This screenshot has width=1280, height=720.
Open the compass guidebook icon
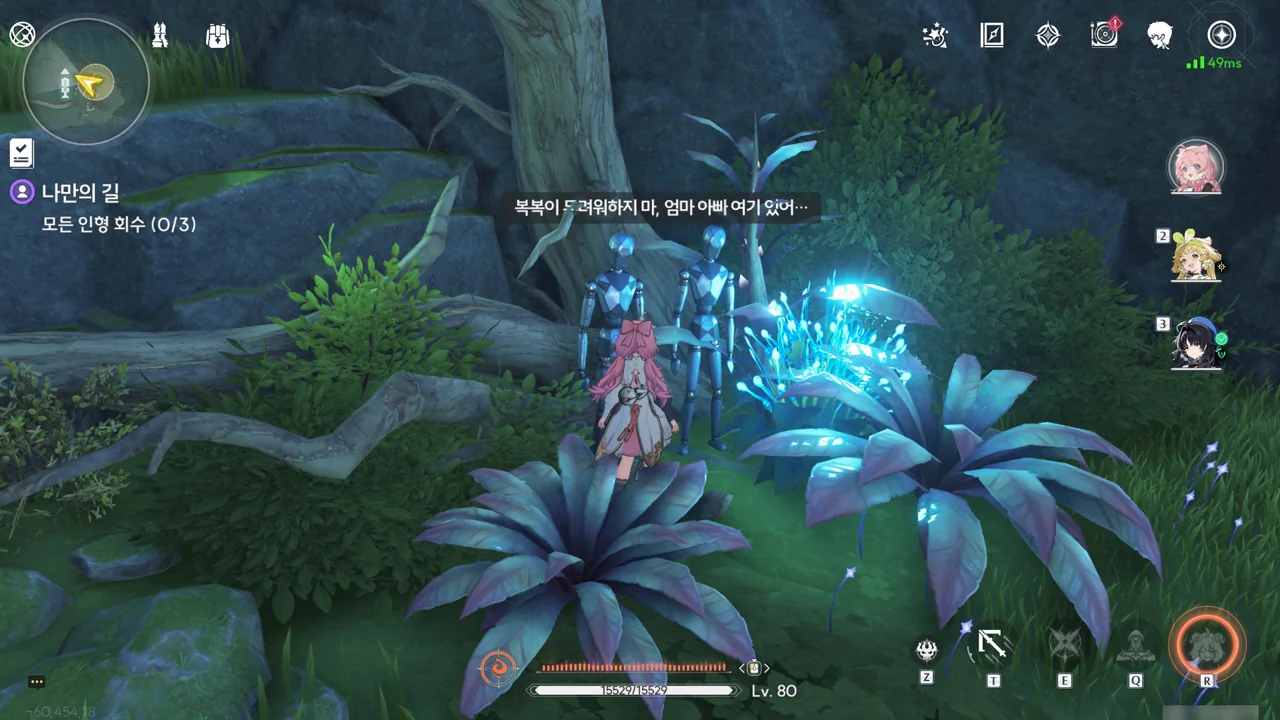(x=991, y=36)
